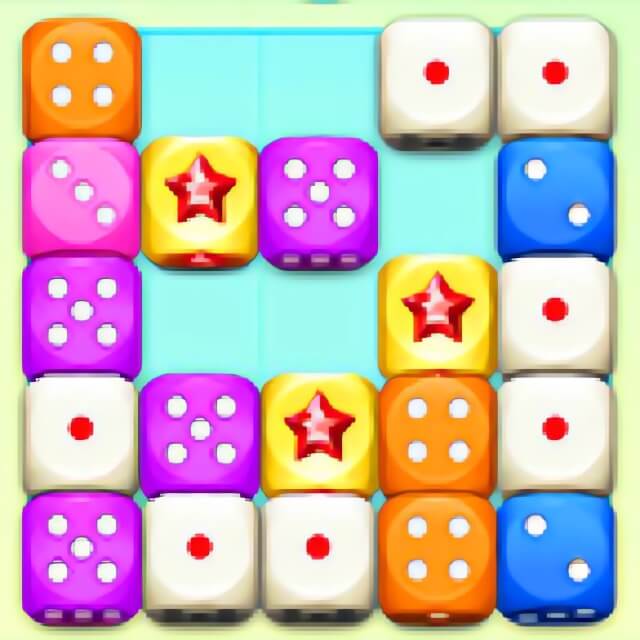Pick the purple five-dot die directly below the pink die
Screen dimensions: 640x640
click(81, 312)
